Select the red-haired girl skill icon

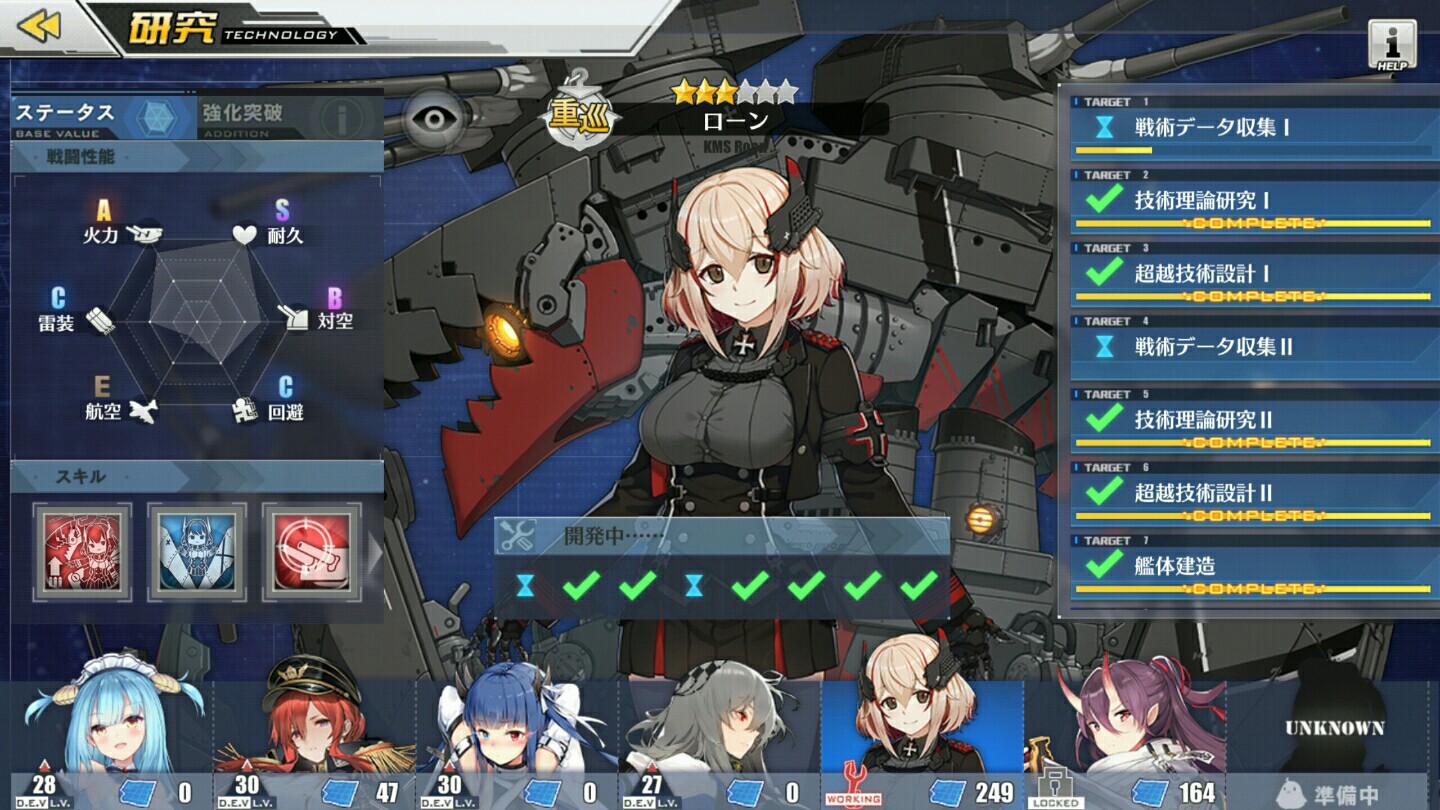(x=82, y=551)
